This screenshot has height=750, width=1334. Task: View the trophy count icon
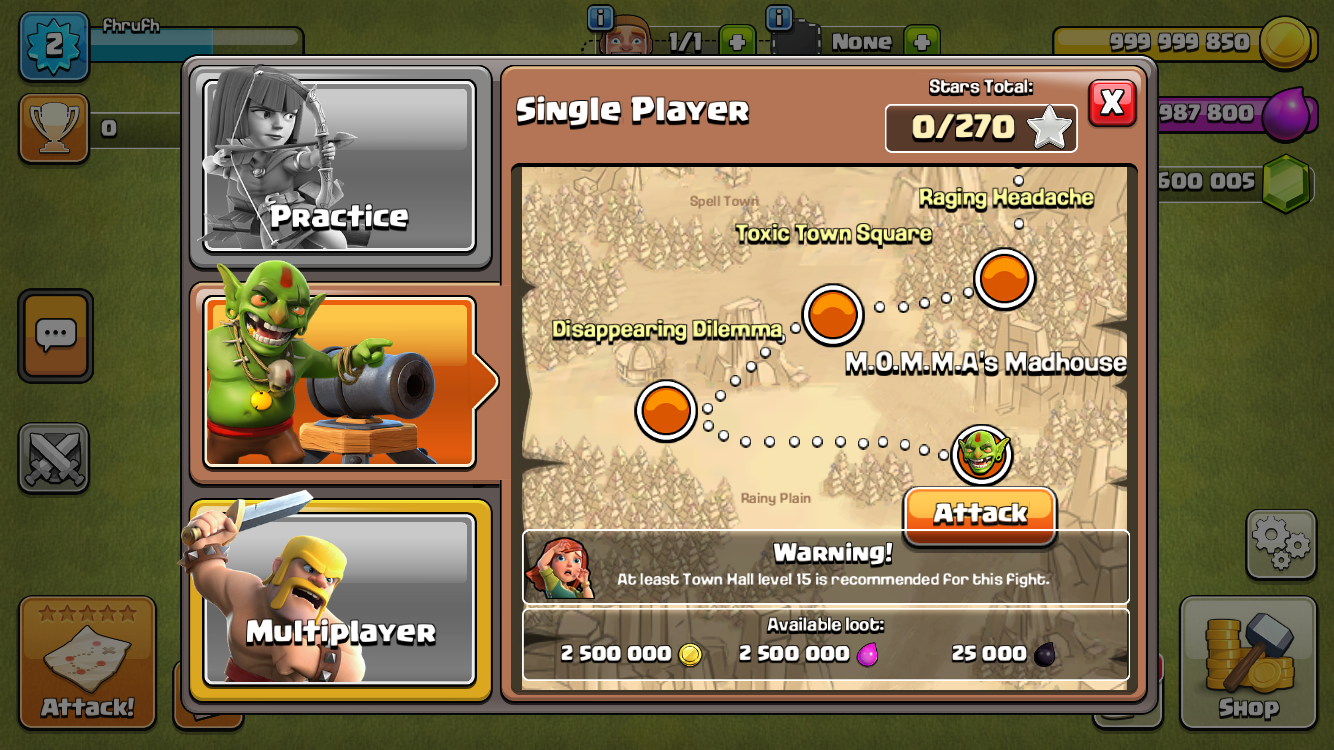(54, 127)
